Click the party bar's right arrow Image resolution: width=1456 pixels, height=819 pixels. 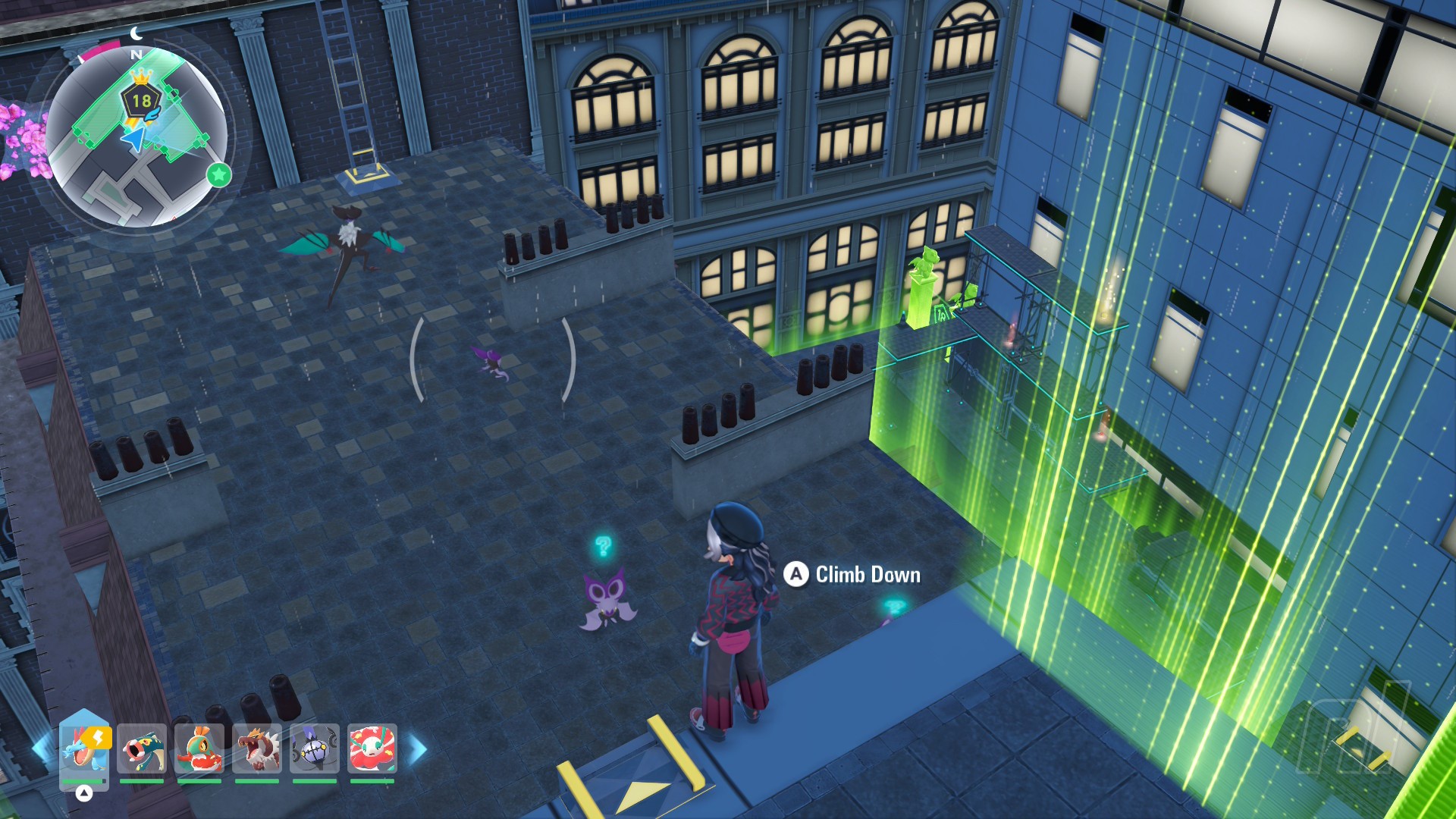point(418,749)
